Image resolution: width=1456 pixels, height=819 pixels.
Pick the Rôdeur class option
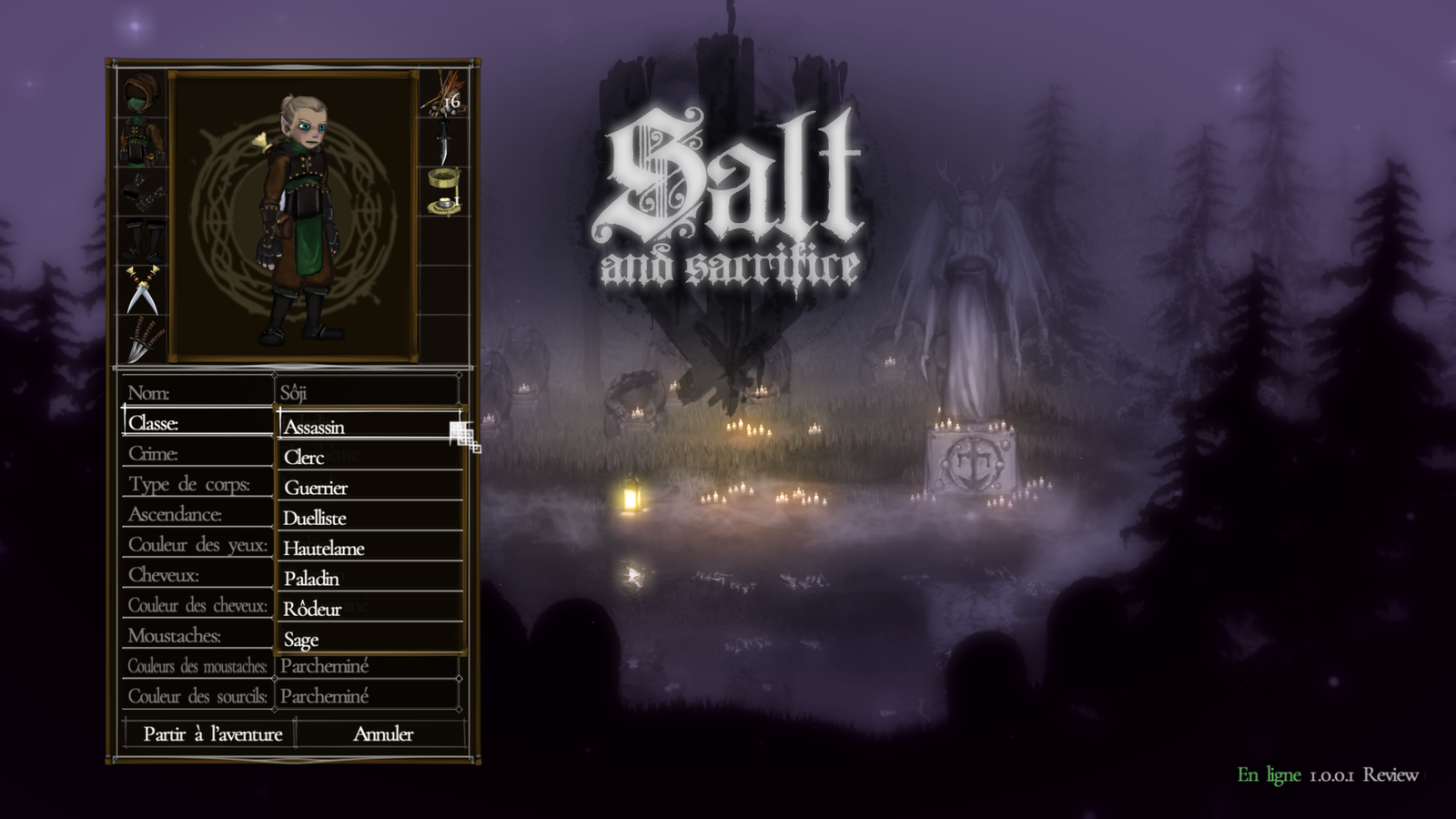[369, 609]
